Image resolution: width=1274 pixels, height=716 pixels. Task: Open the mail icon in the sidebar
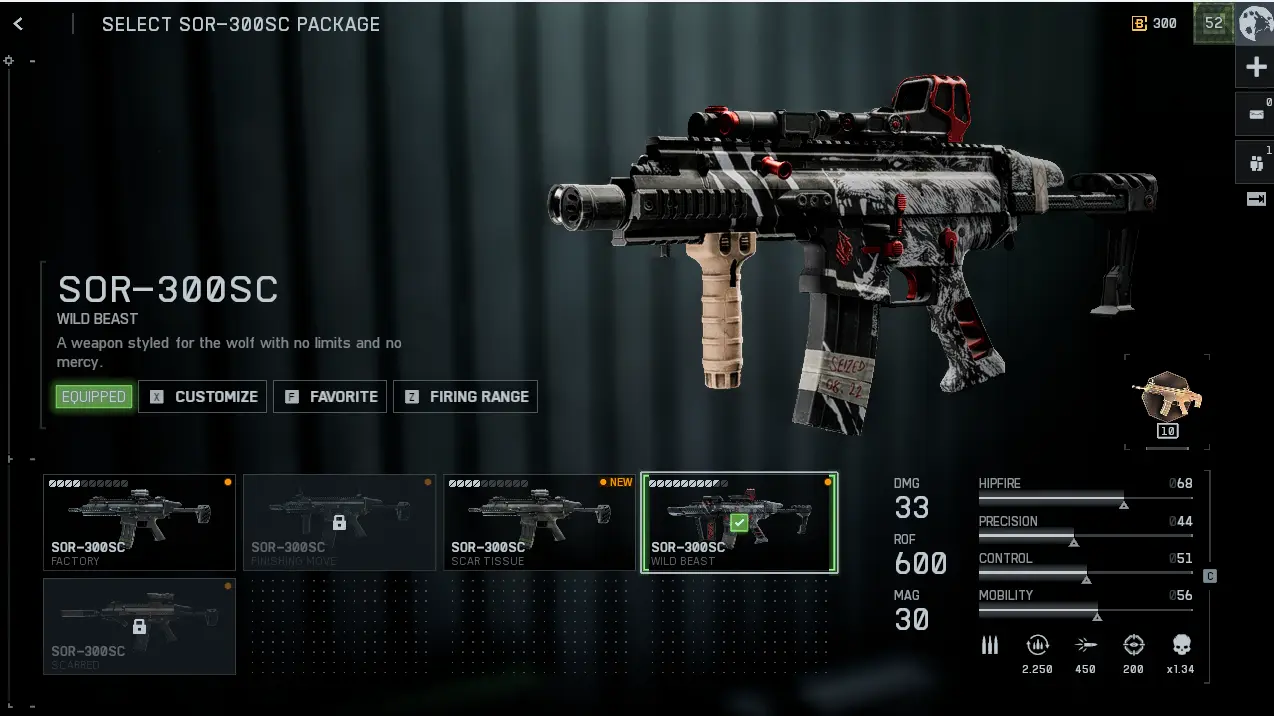(x=1256, y=114)
